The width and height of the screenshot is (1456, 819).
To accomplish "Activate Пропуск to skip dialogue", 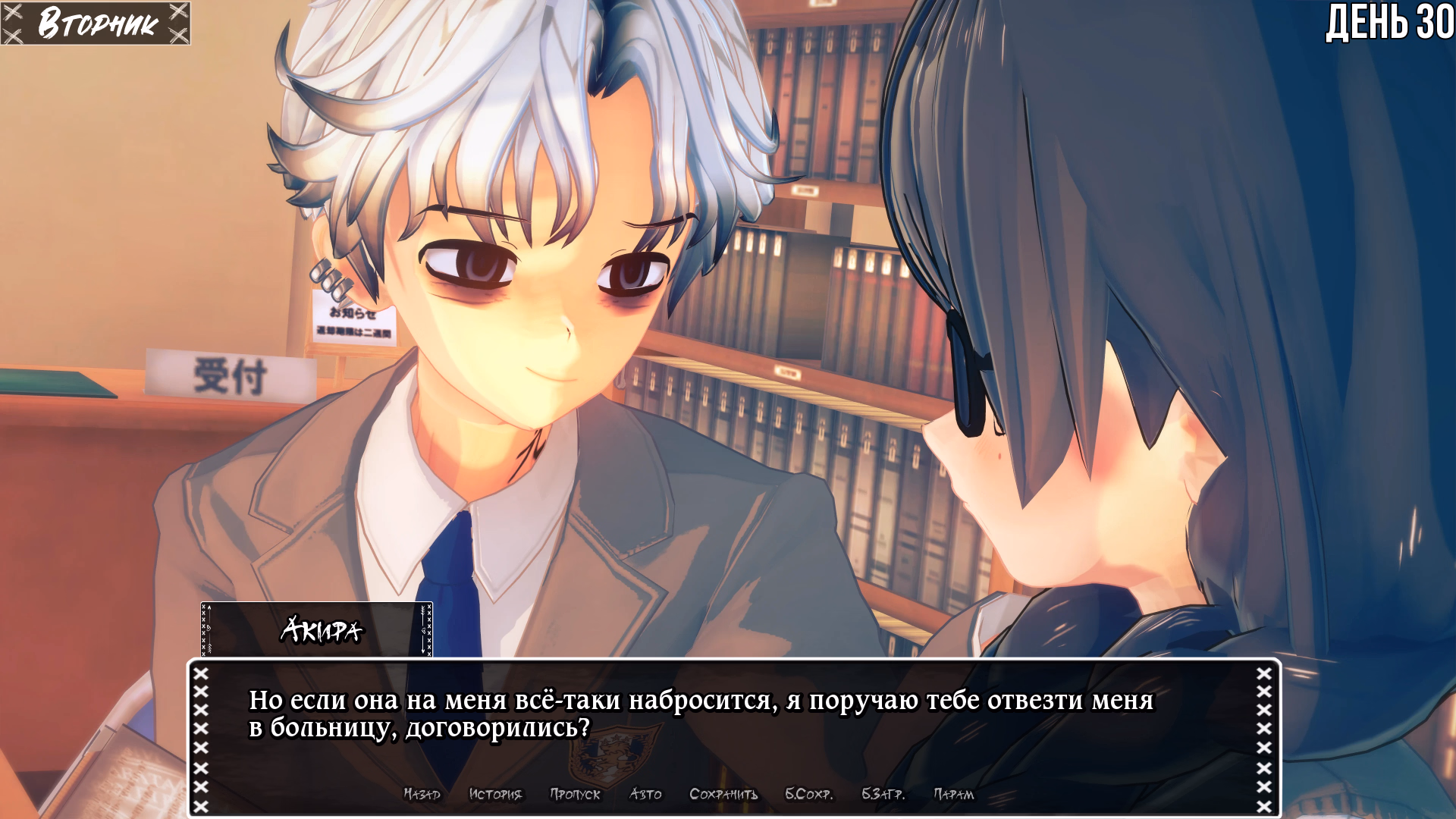I will [575, 794].
